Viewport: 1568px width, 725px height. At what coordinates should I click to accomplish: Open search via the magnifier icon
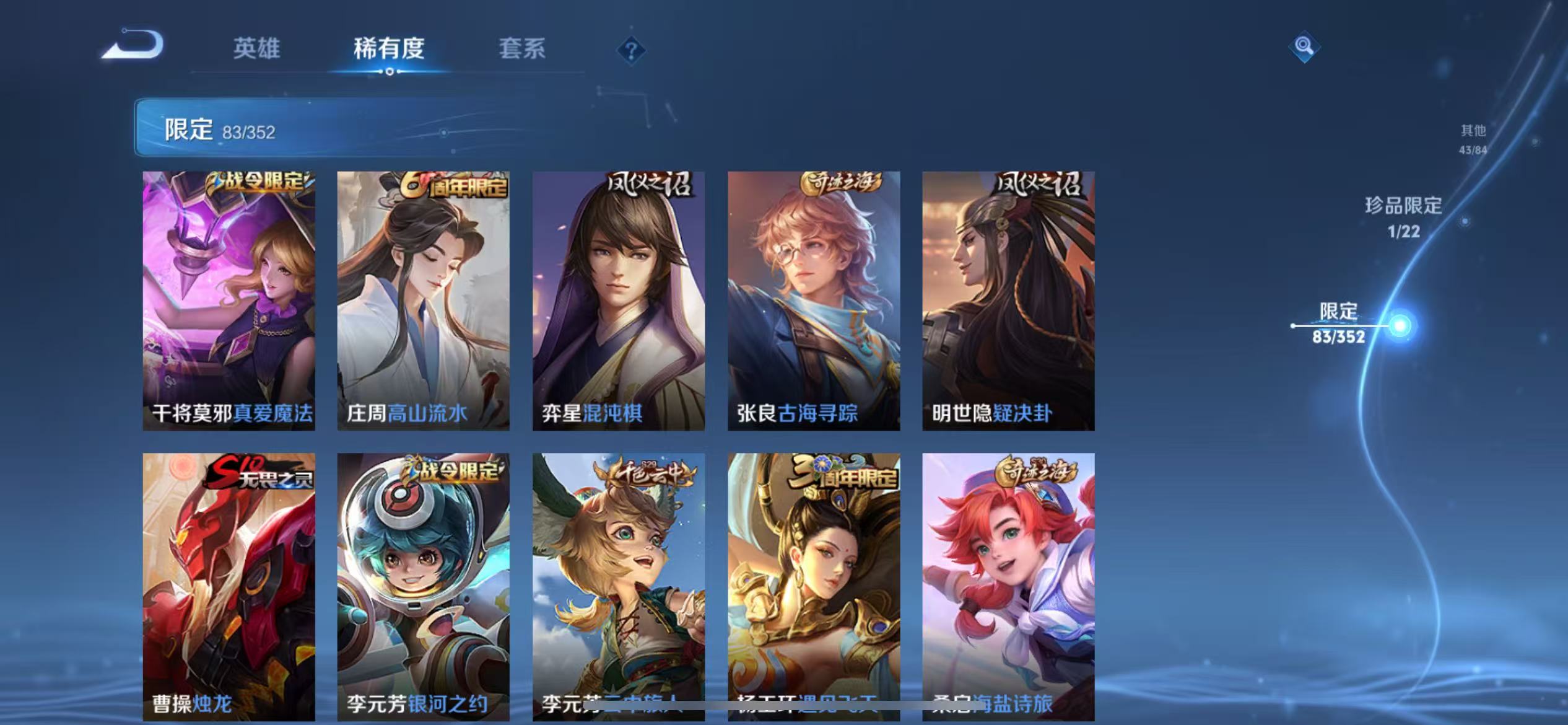click(x=1304, y=46)
